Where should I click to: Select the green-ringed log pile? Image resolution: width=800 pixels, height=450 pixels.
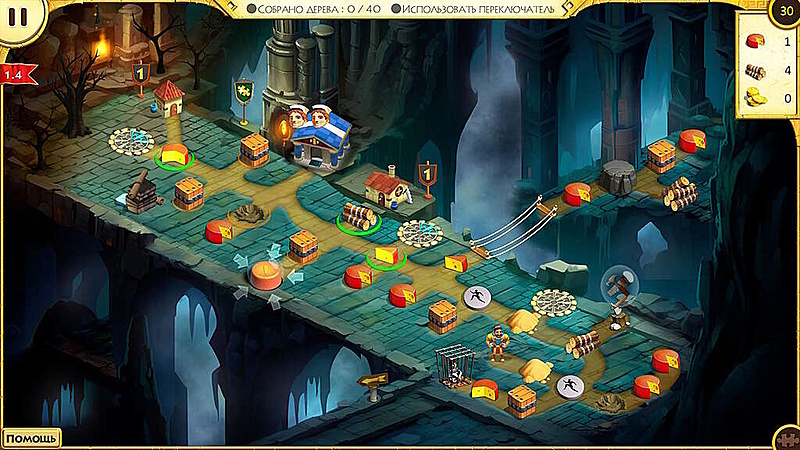click(x=356, y=215)
